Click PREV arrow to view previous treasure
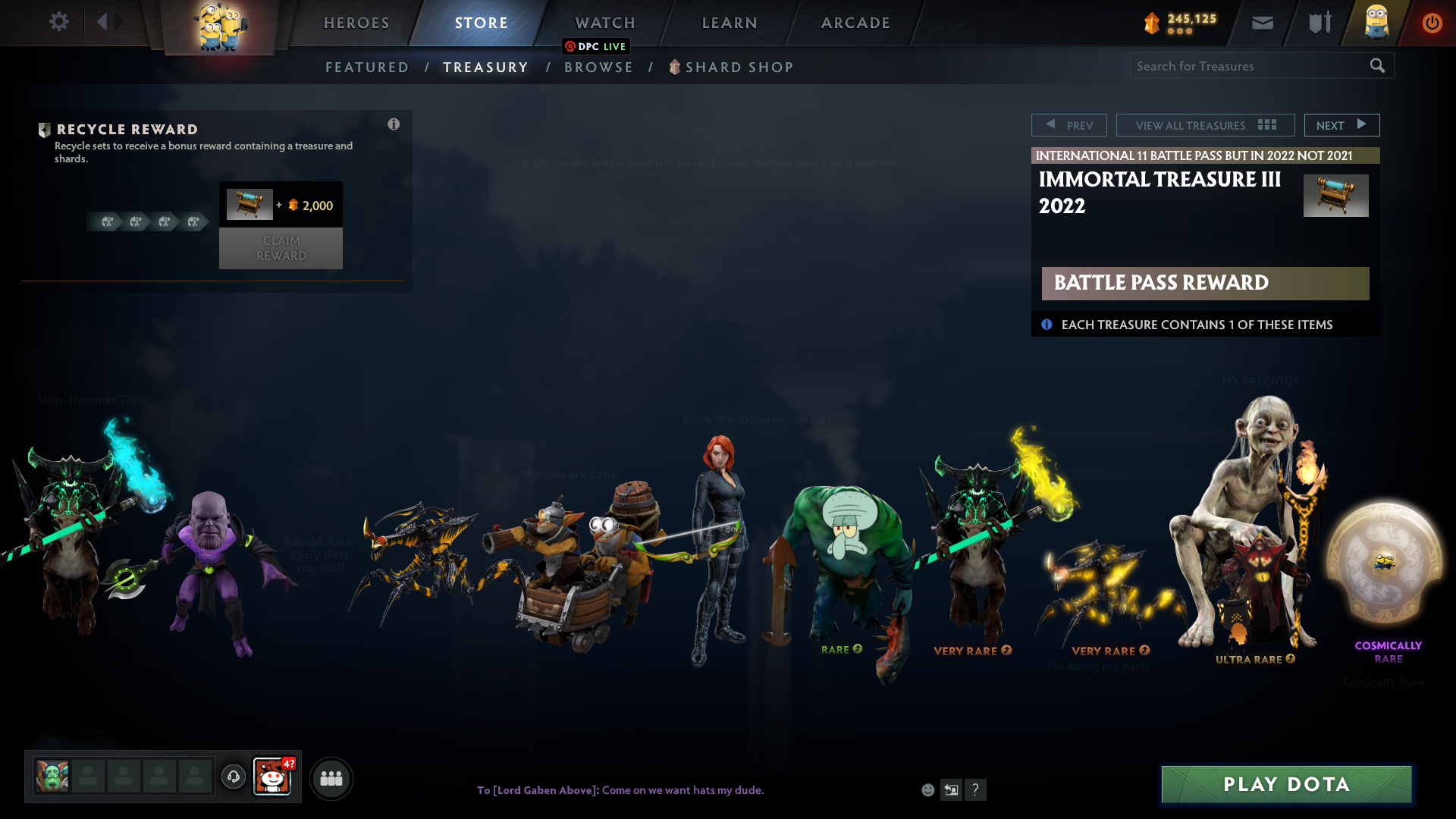1456x819 pixels. [x=1069, y=124]
